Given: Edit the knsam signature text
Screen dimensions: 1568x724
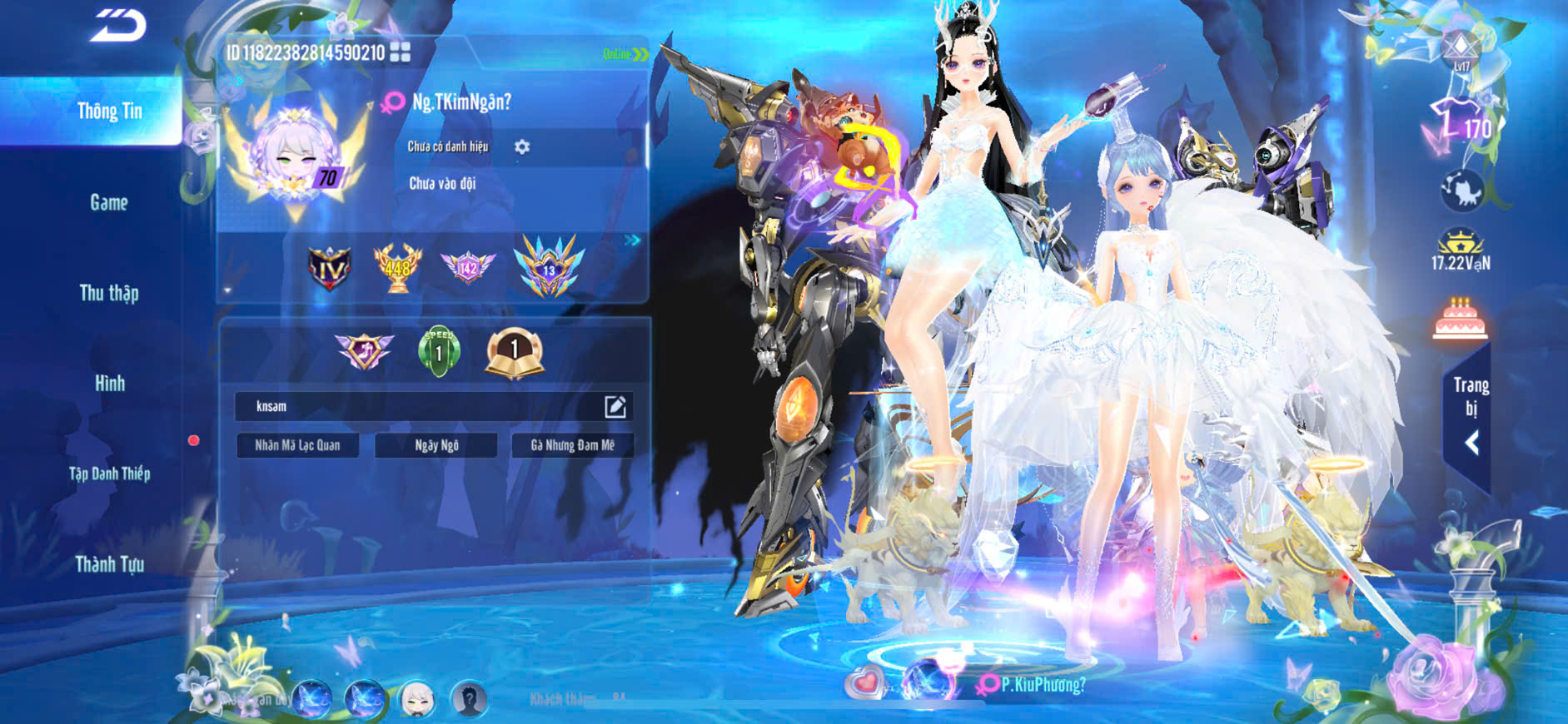Looking at the screenshot, I should click(x=615, y=406).
